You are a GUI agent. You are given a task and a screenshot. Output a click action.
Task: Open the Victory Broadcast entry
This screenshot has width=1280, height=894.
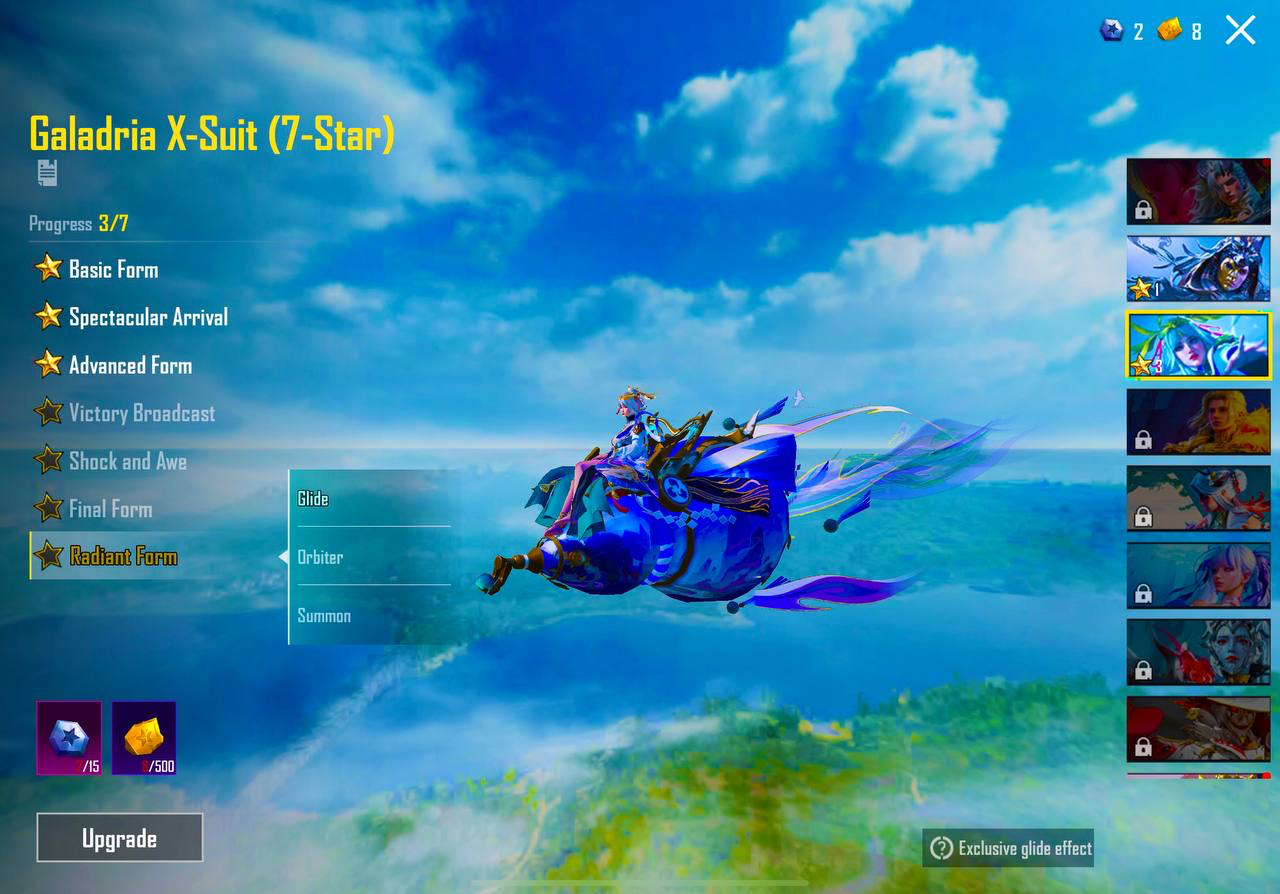[x=141, y=413]
